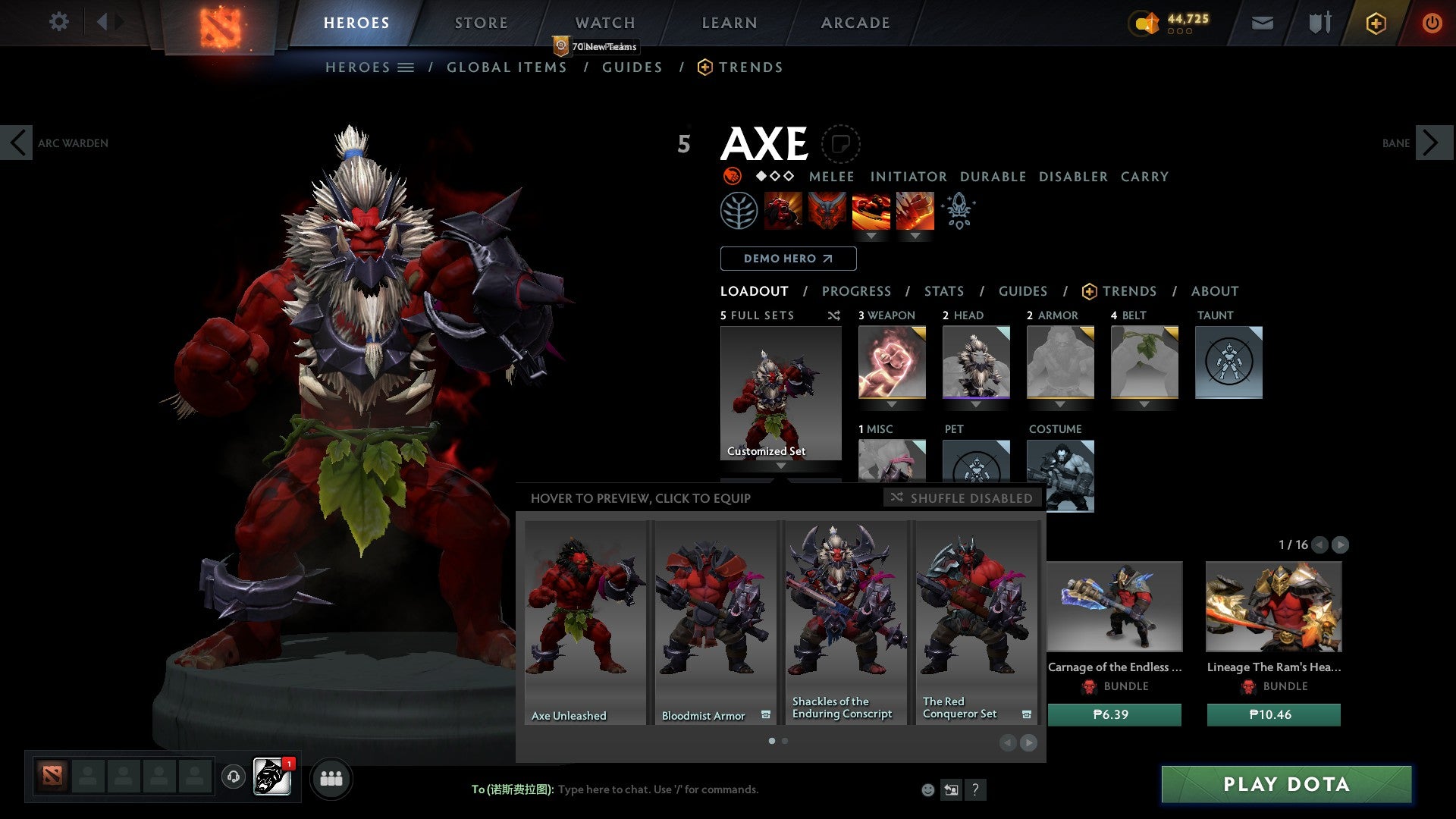1456x819 pixels.
Task: Click the Demo Hero button
Action: (x=787, y=258)
